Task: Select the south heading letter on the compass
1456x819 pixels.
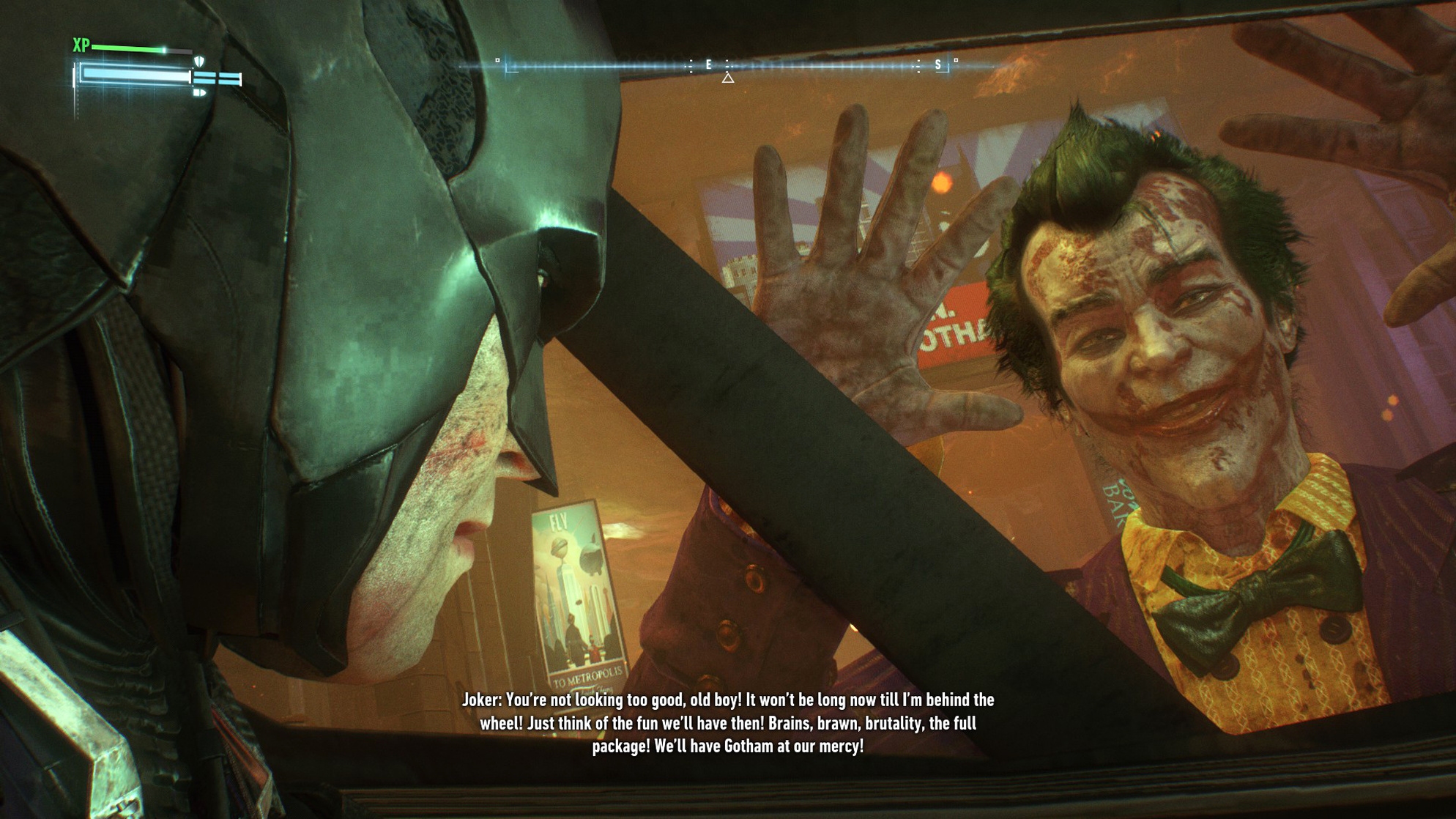Action: coord(937,65)
